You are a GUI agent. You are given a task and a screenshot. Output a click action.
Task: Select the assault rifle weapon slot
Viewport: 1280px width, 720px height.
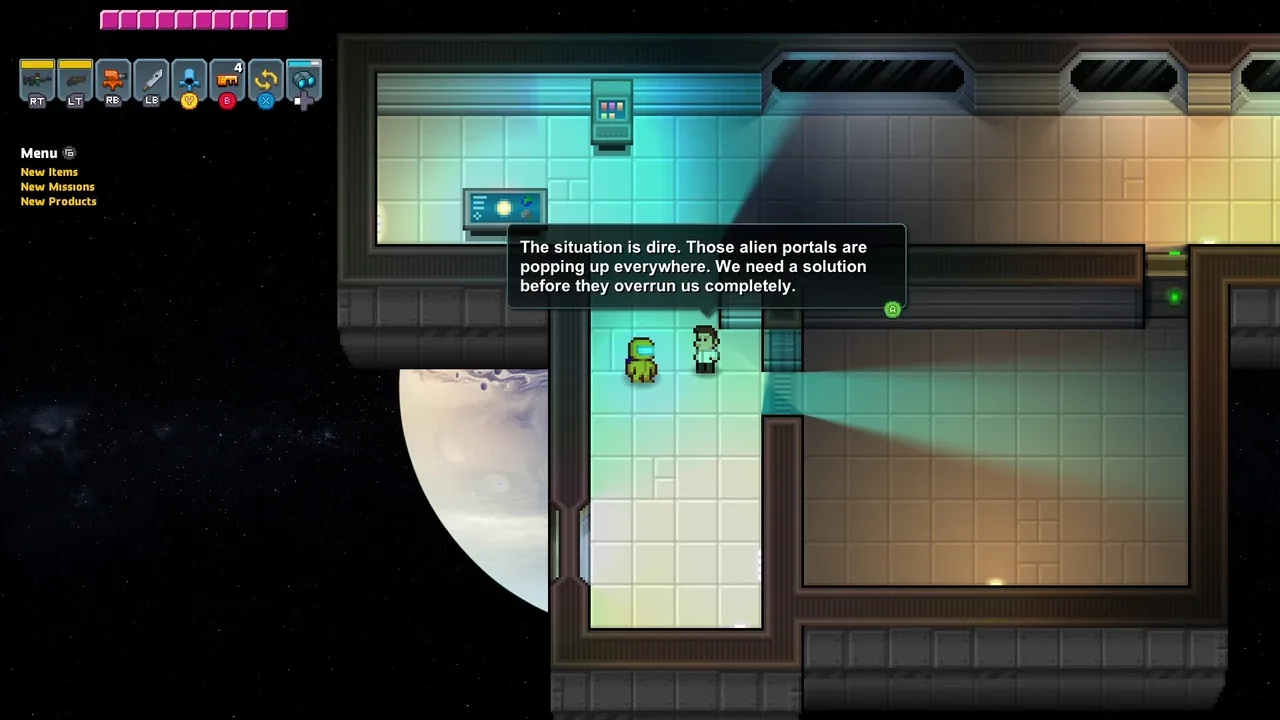click(37, 80)
